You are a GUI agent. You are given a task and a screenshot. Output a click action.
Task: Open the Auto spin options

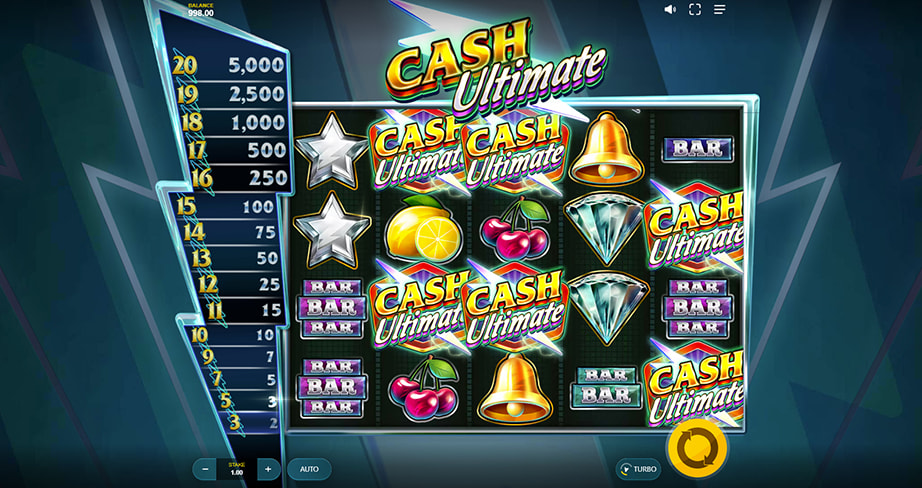[x=309, y=468]
